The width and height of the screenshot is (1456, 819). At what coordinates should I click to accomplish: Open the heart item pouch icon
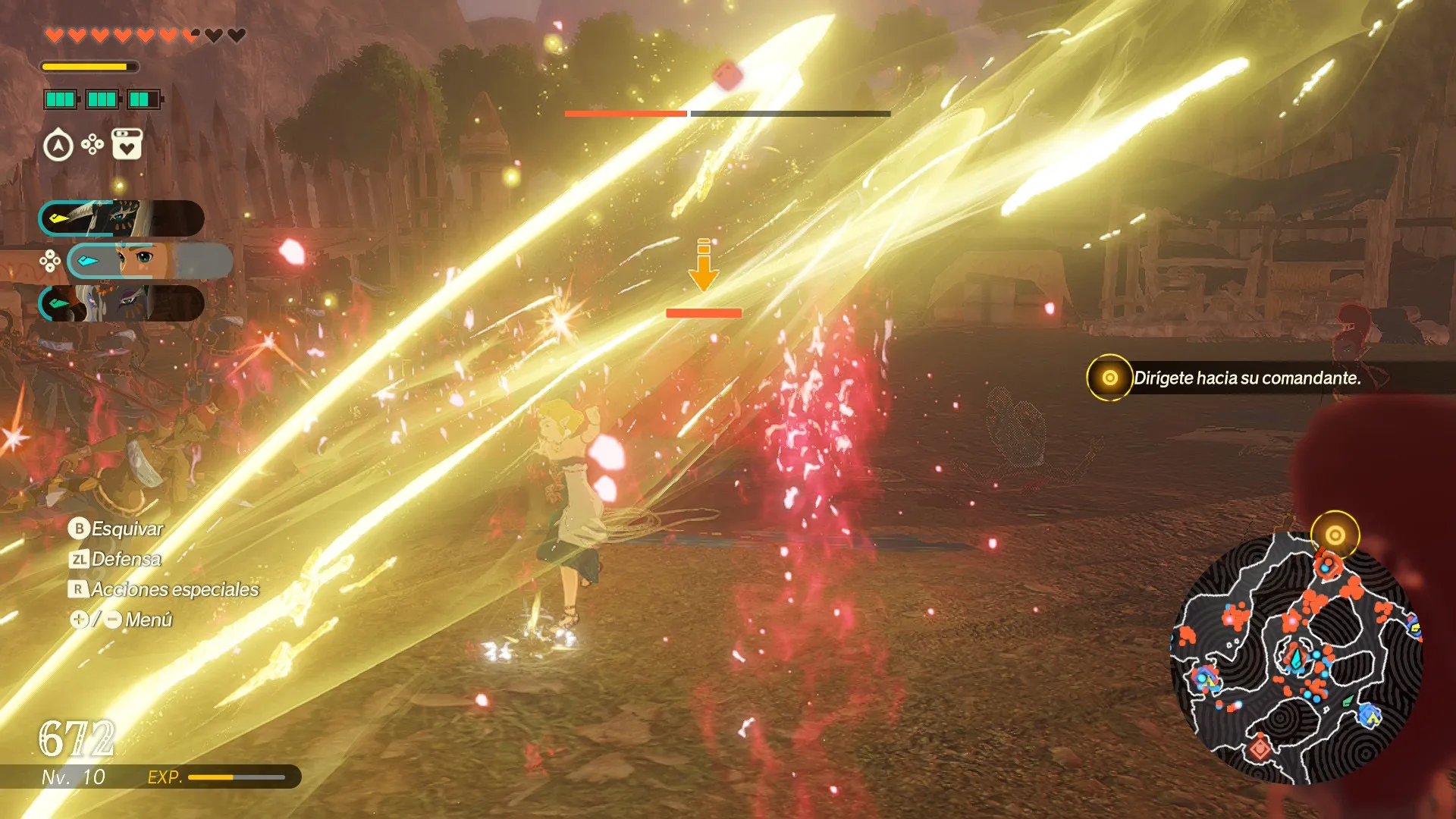point(127,144)
